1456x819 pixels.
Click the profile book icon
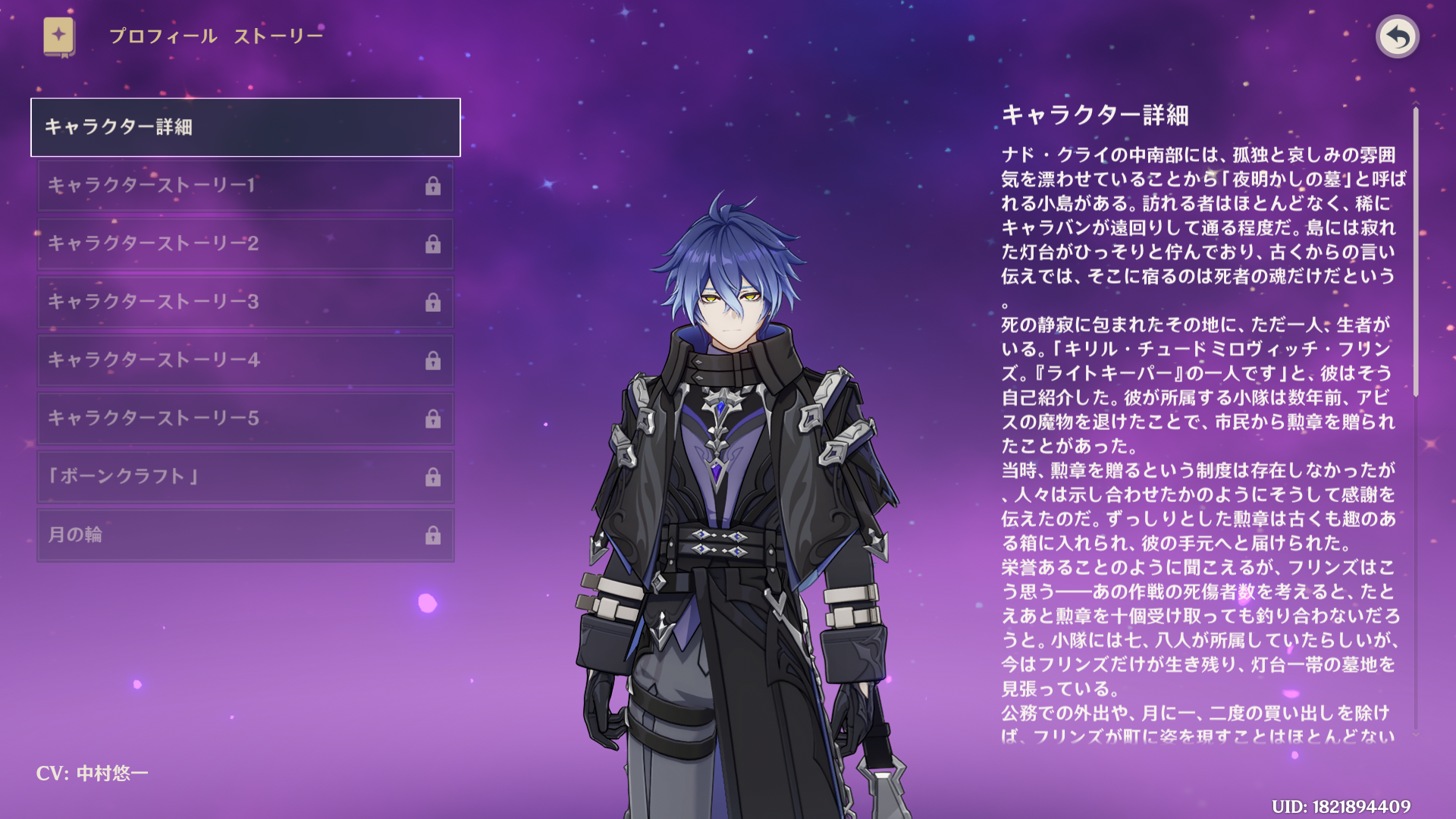coord(59,36)
